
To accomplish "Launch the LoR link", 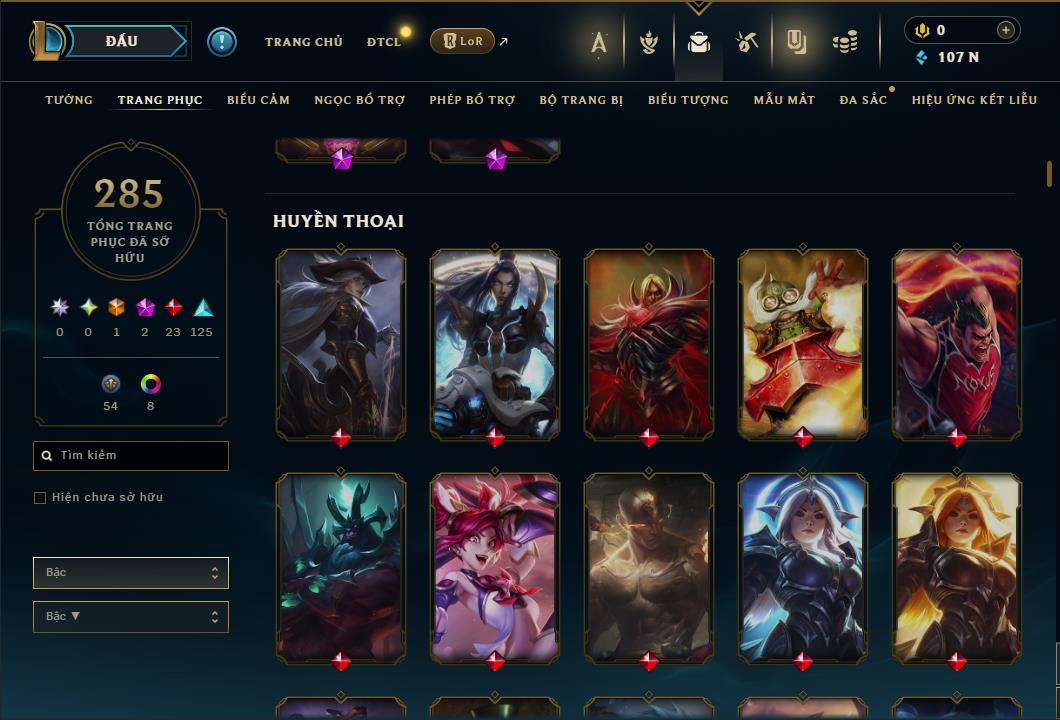I will (462, 41).
